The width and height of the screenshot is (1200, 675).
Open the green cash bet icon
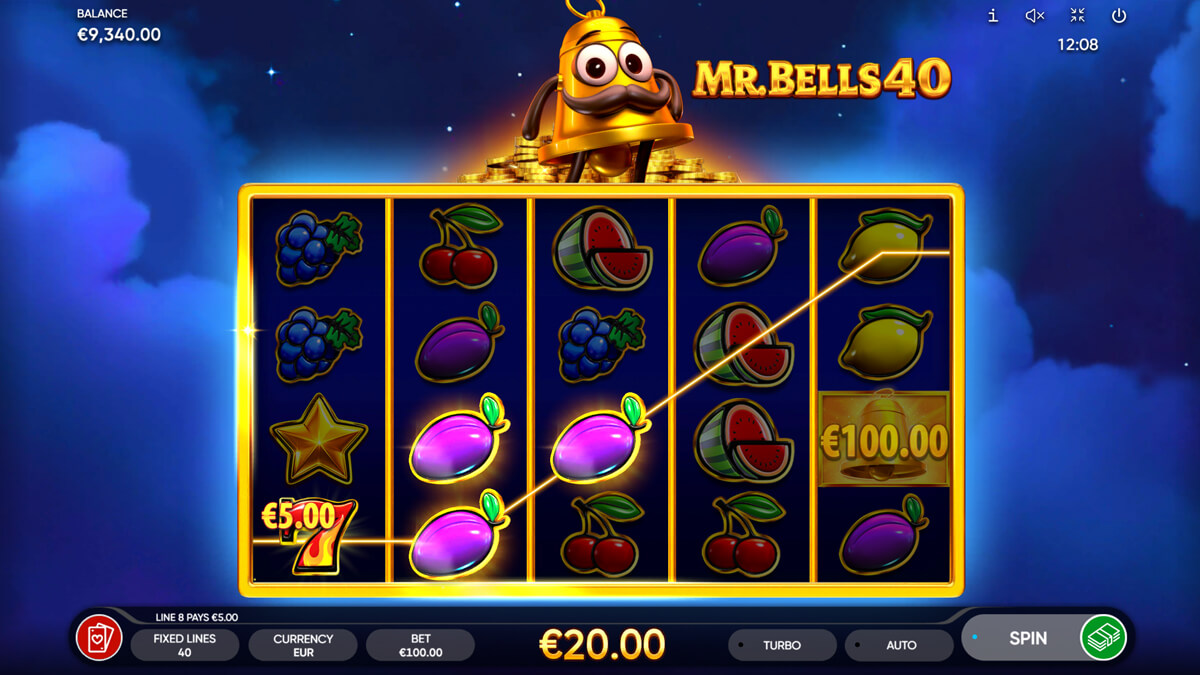pos(1103,638)
